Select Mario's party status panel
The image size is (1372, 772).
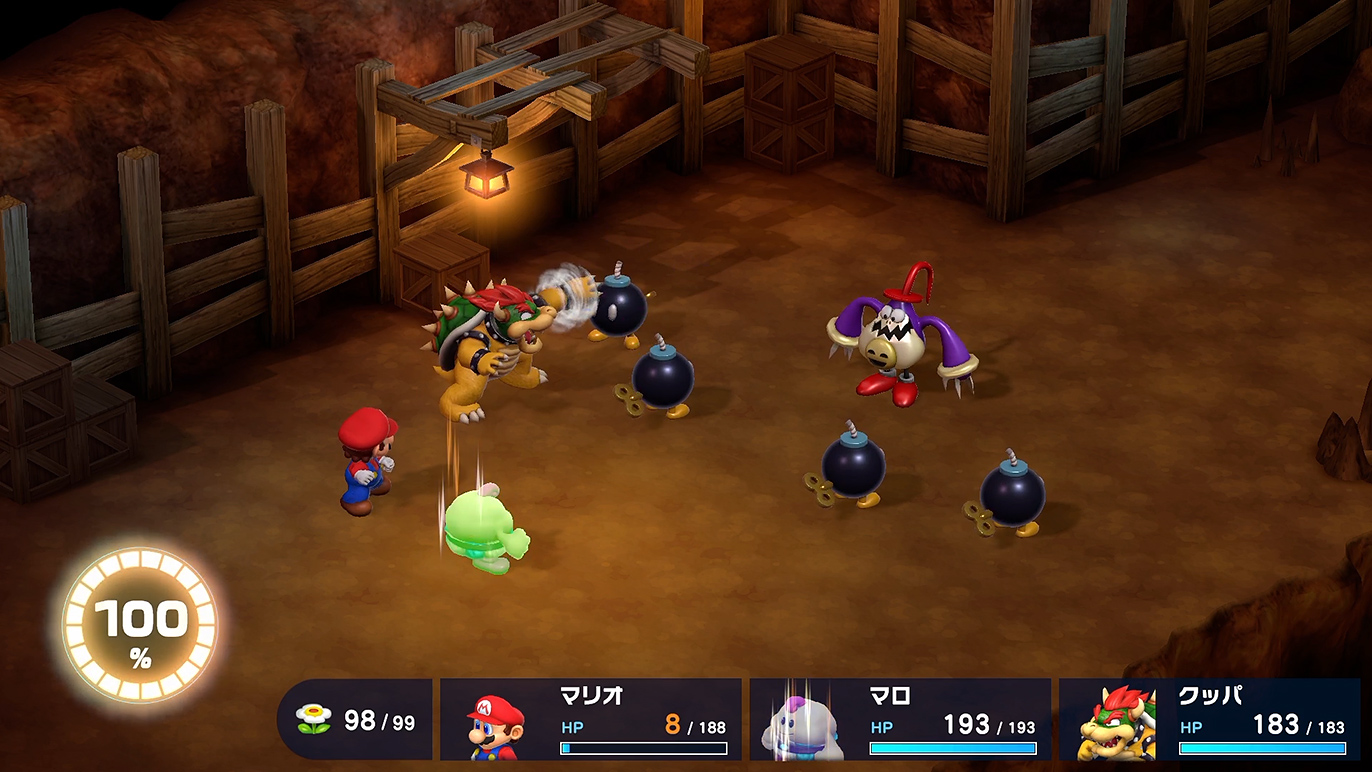[x=591, y=720]
